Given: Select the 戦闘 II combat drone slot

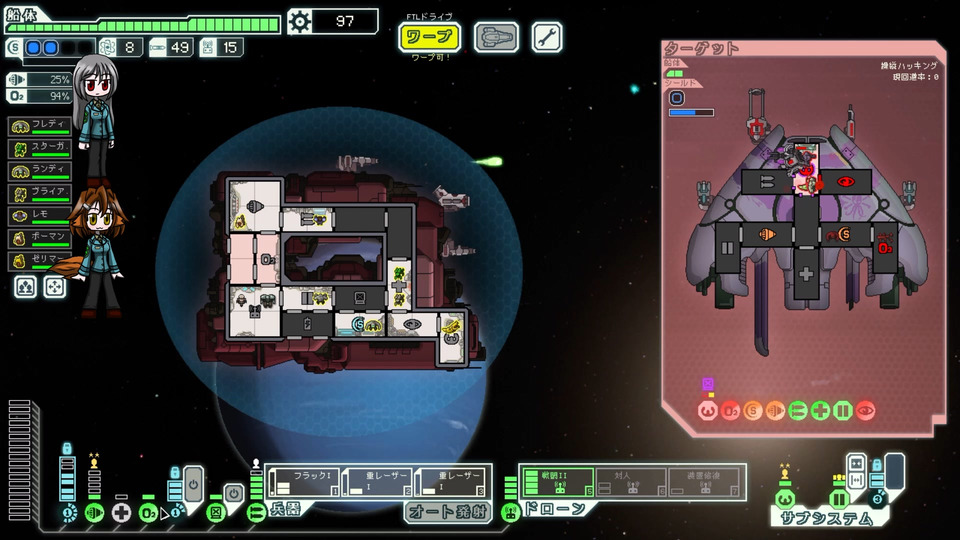Looking at the screenshot, I should click(557, 482).
